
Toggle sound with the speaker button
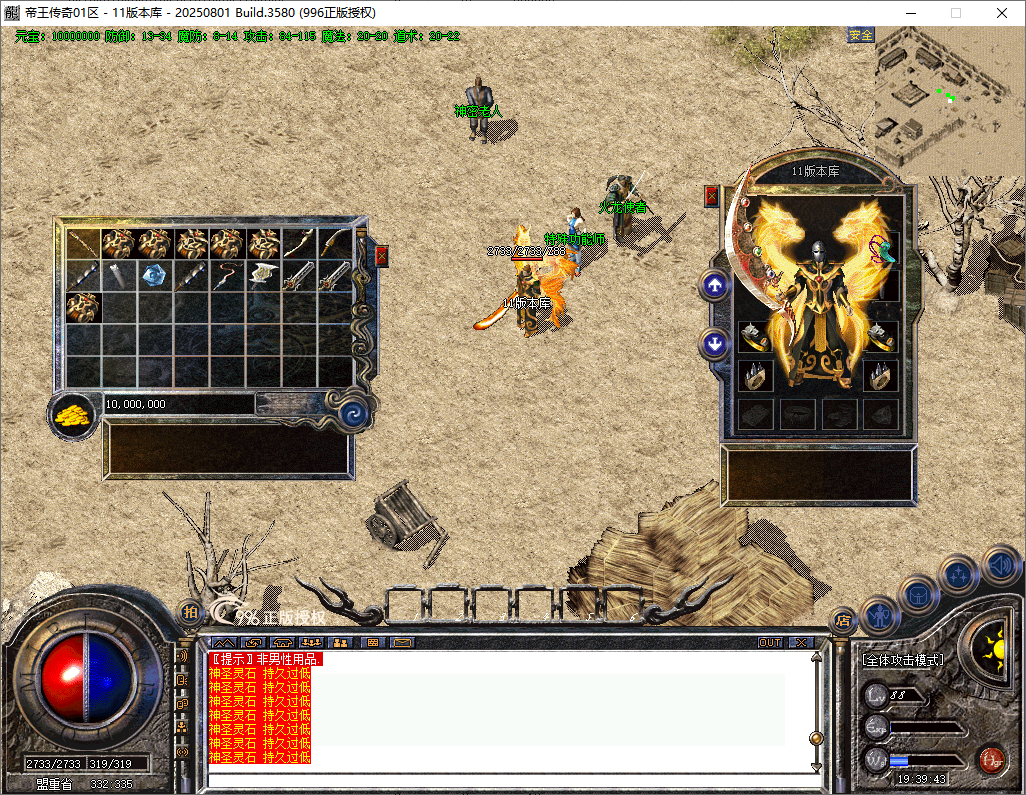pyautogui.click(x=1000, y=564)
